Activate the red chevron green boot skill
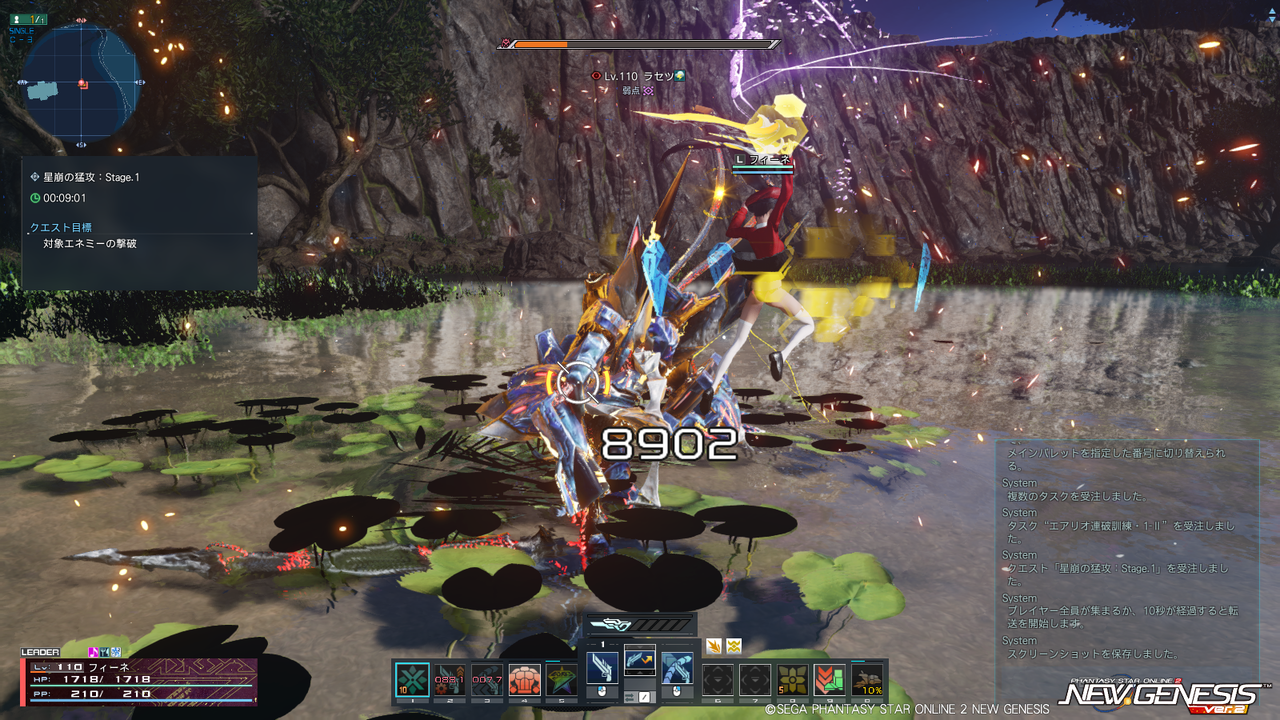This screenshot has width=1280, height=720. click(829, 680)
